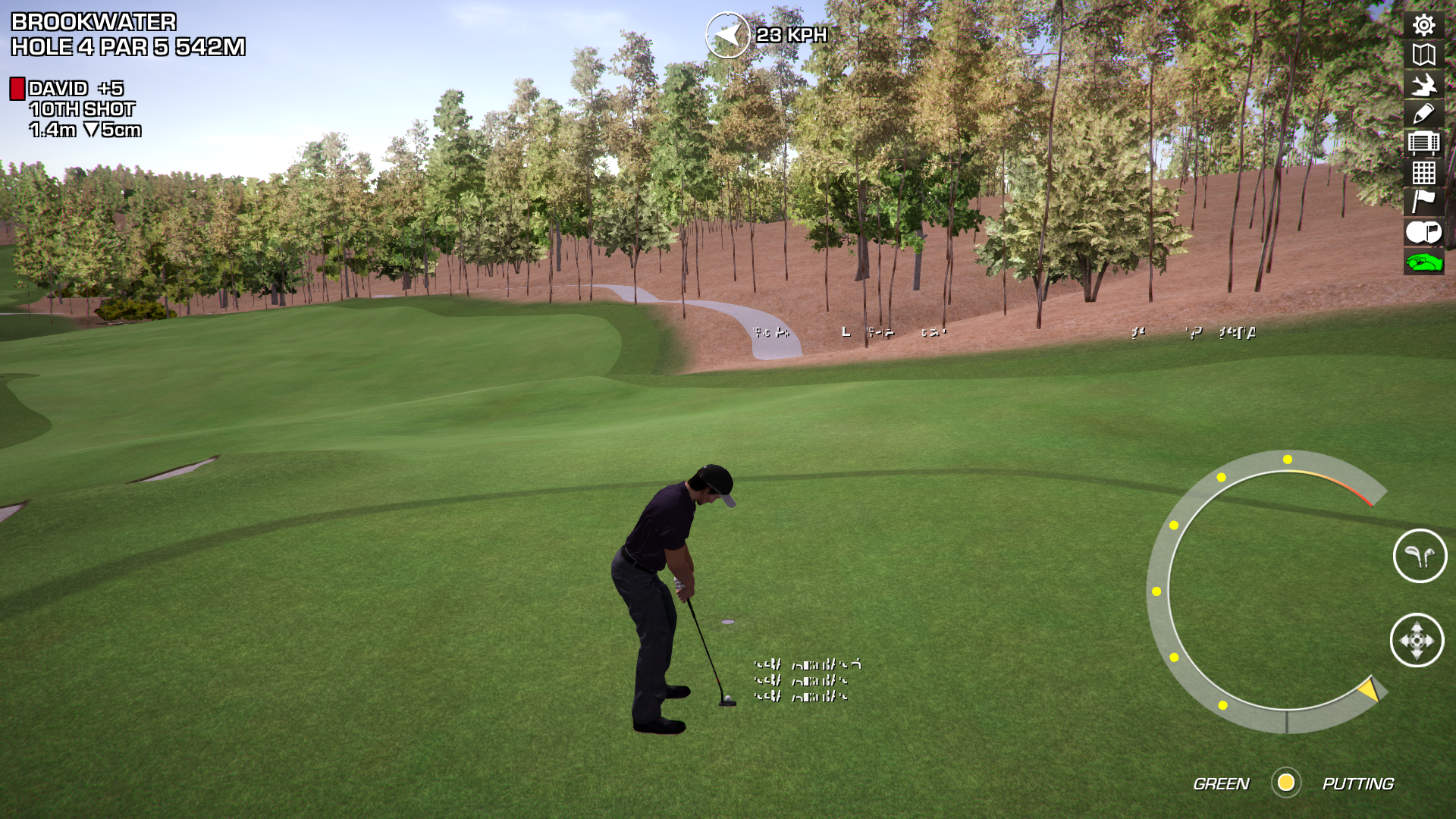The width and height of the screenshot is (1456, 819).
Task: Toggle the grid overlay icon
Action: (x=1423, y=173)
